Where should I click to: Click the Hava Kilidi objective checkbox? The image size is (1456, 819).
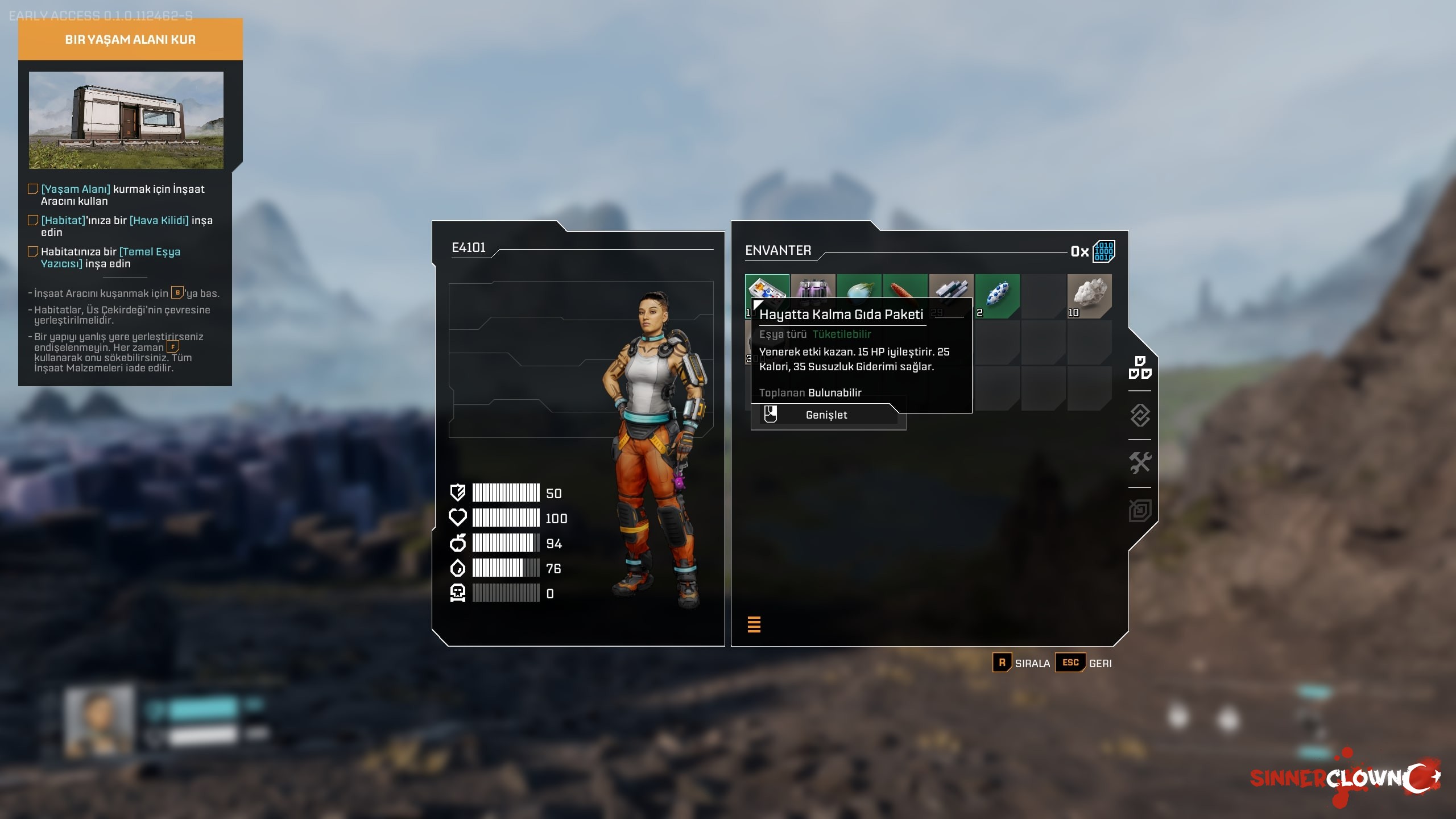[x=33, y=220]
